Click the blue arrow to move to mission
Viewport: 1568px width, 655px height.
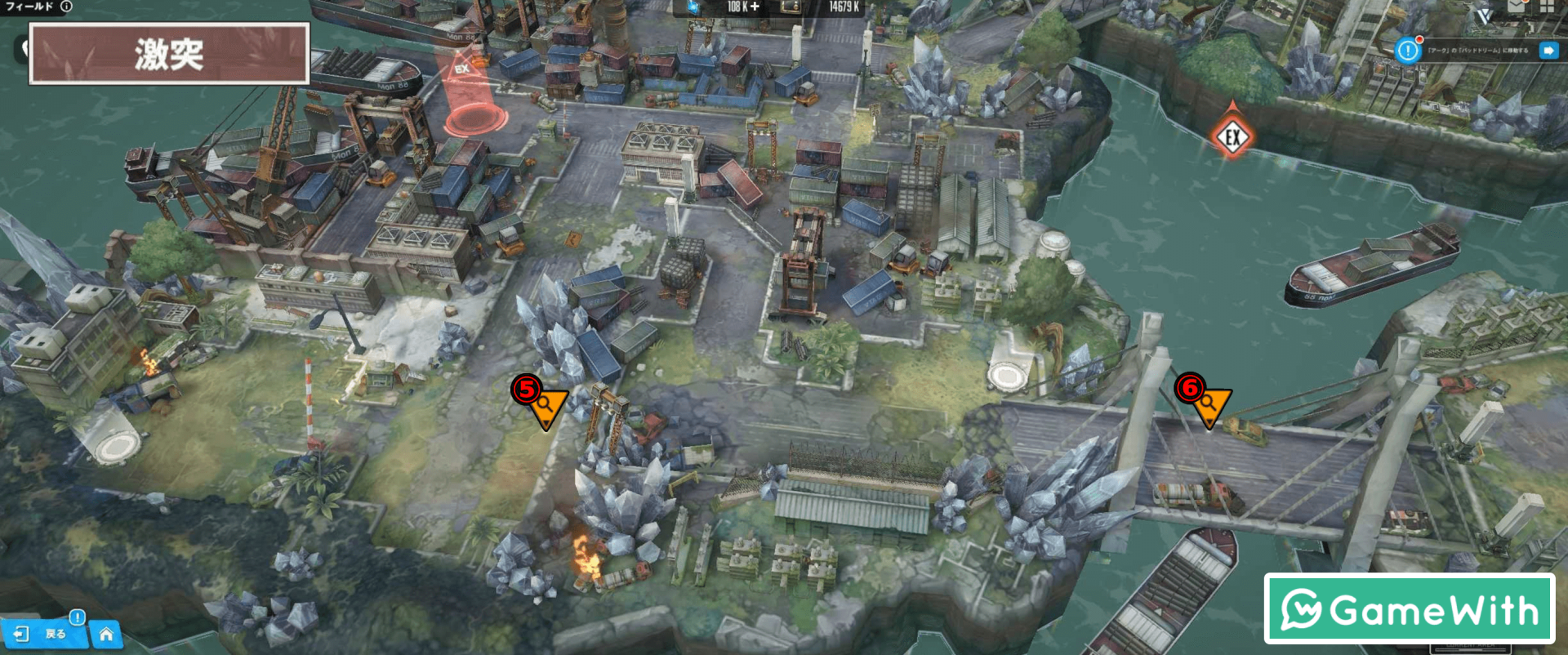[1548, 51]
